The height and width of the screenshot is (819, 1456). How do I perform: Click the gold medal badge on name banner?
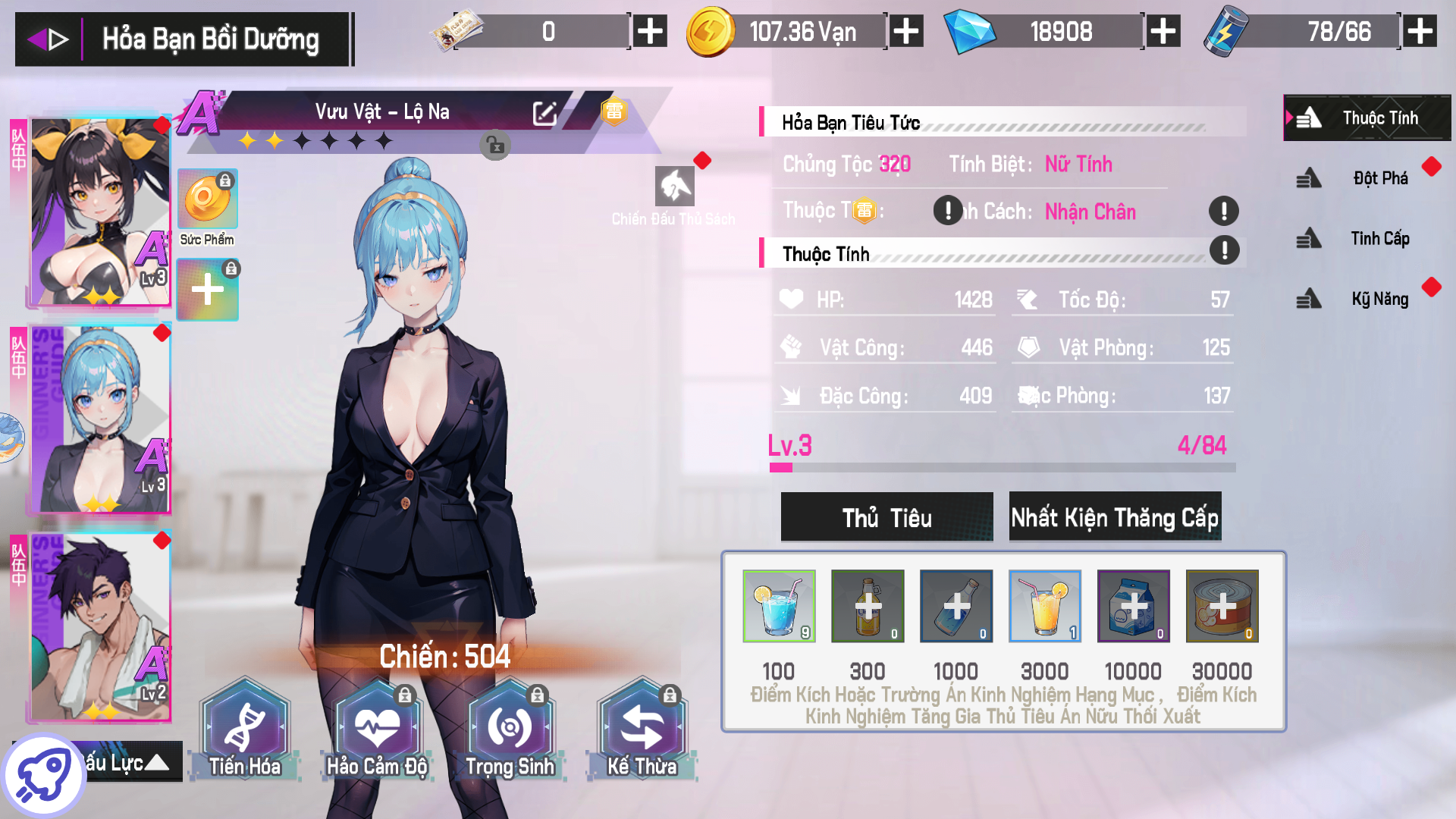coord(614,111)
